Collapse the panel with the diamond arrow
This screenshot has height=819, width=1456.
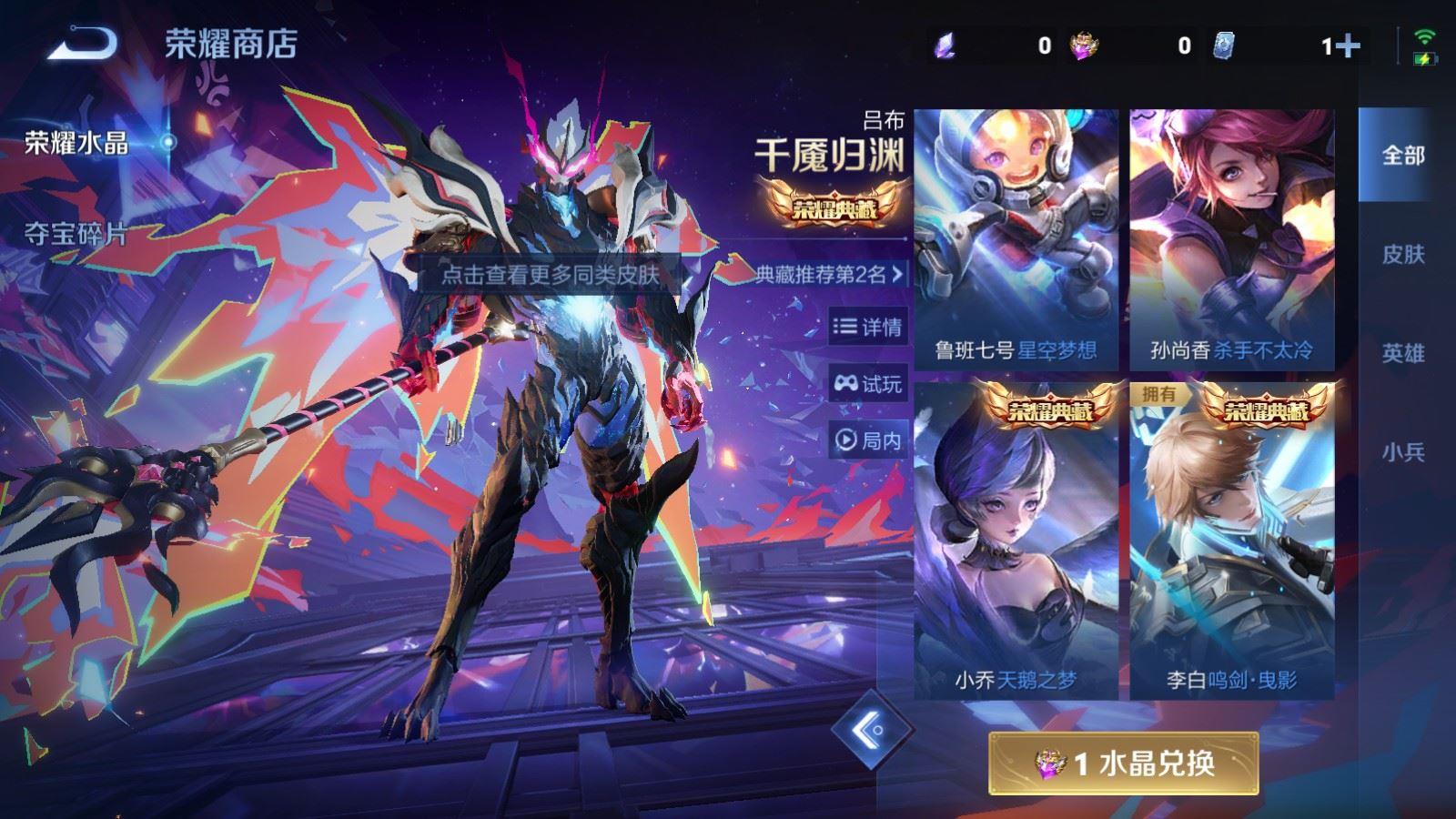pos(871,729)
